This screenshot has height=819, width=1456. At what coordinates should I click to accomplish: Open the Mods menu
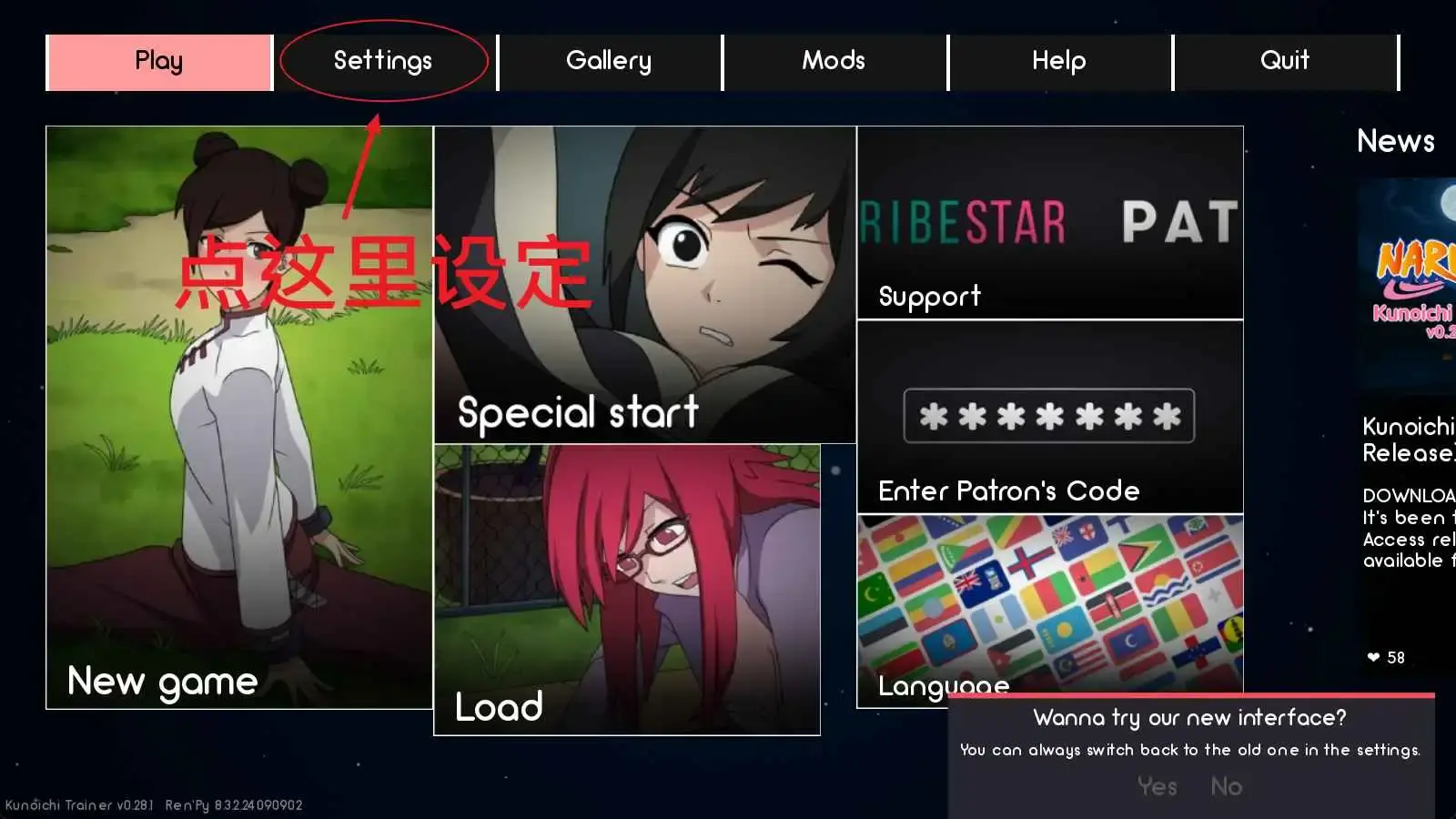click(x=833, y=60)
